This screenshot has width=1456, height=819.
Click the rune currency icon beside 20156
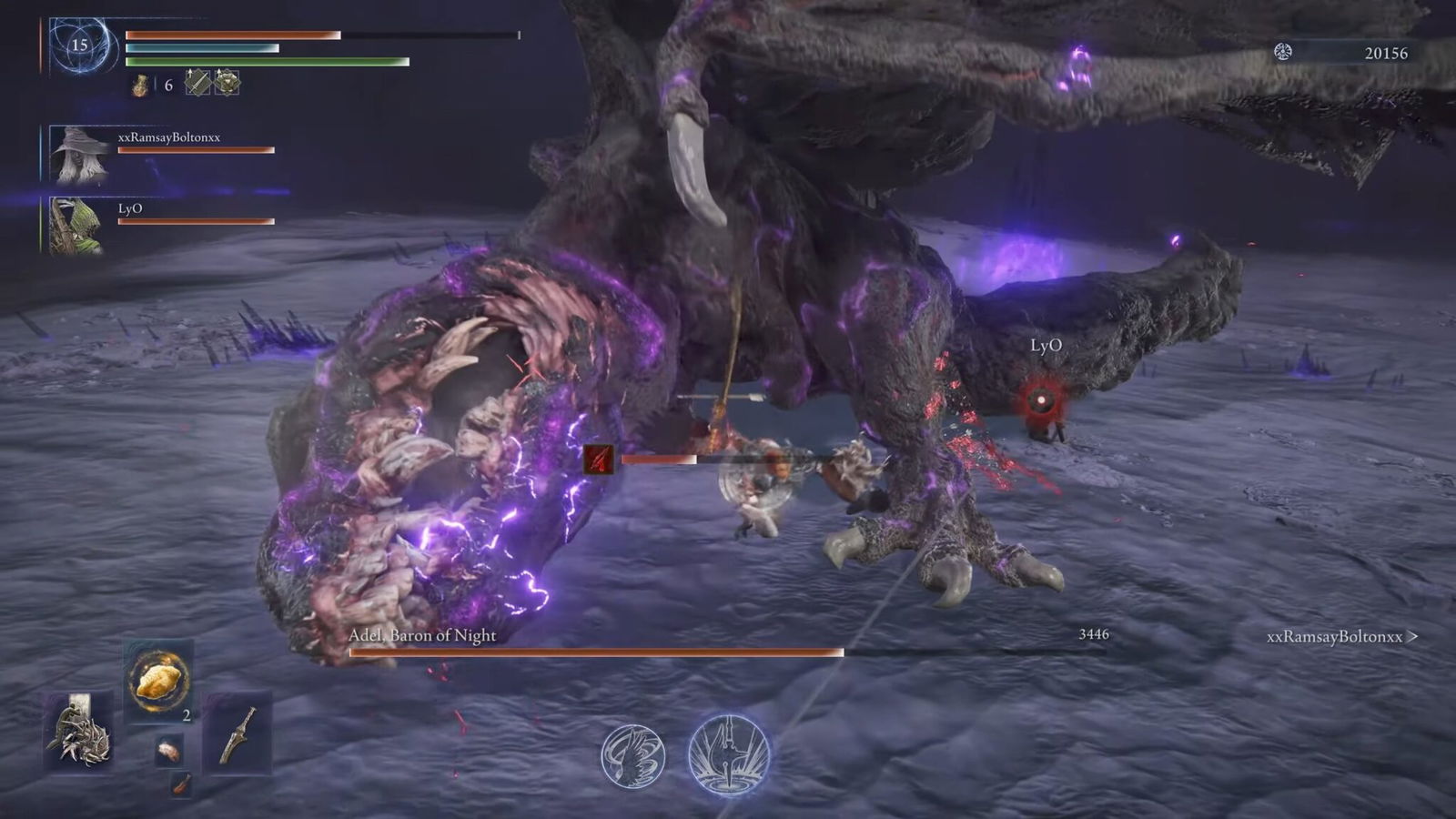click(x=1283, y=52)
